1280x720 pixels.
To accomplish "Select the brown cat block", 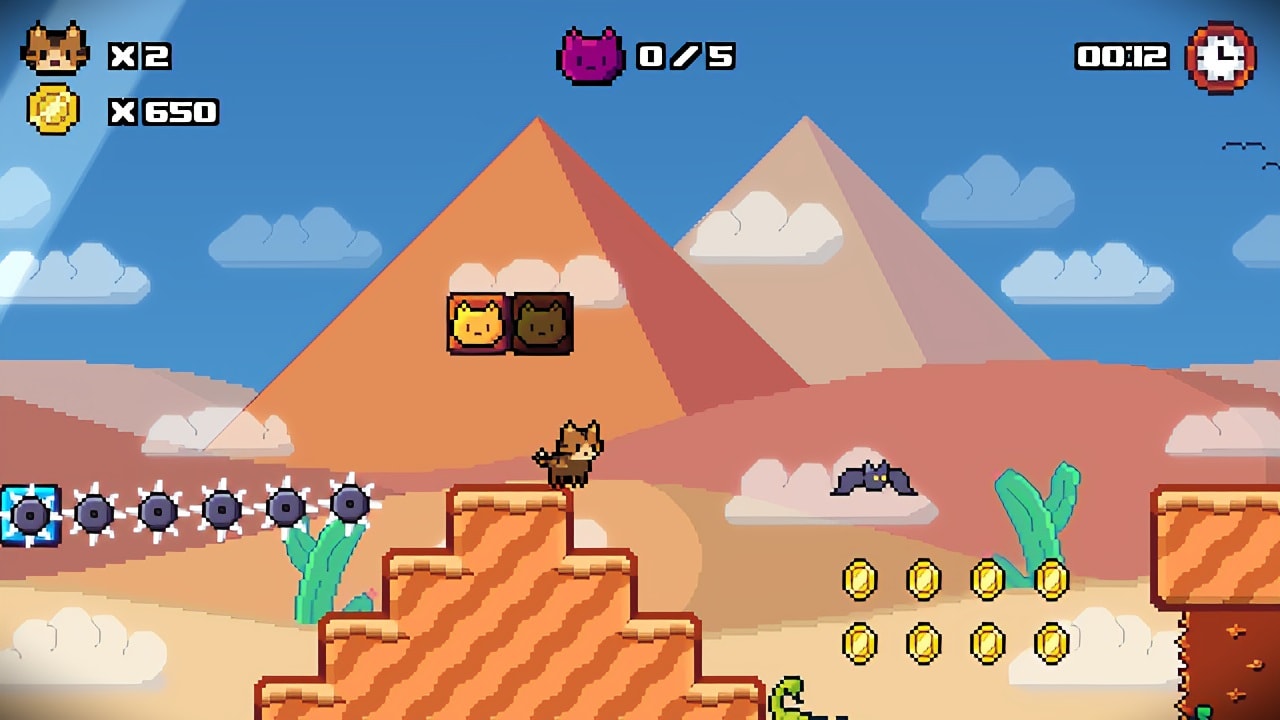I will point(543,323).
